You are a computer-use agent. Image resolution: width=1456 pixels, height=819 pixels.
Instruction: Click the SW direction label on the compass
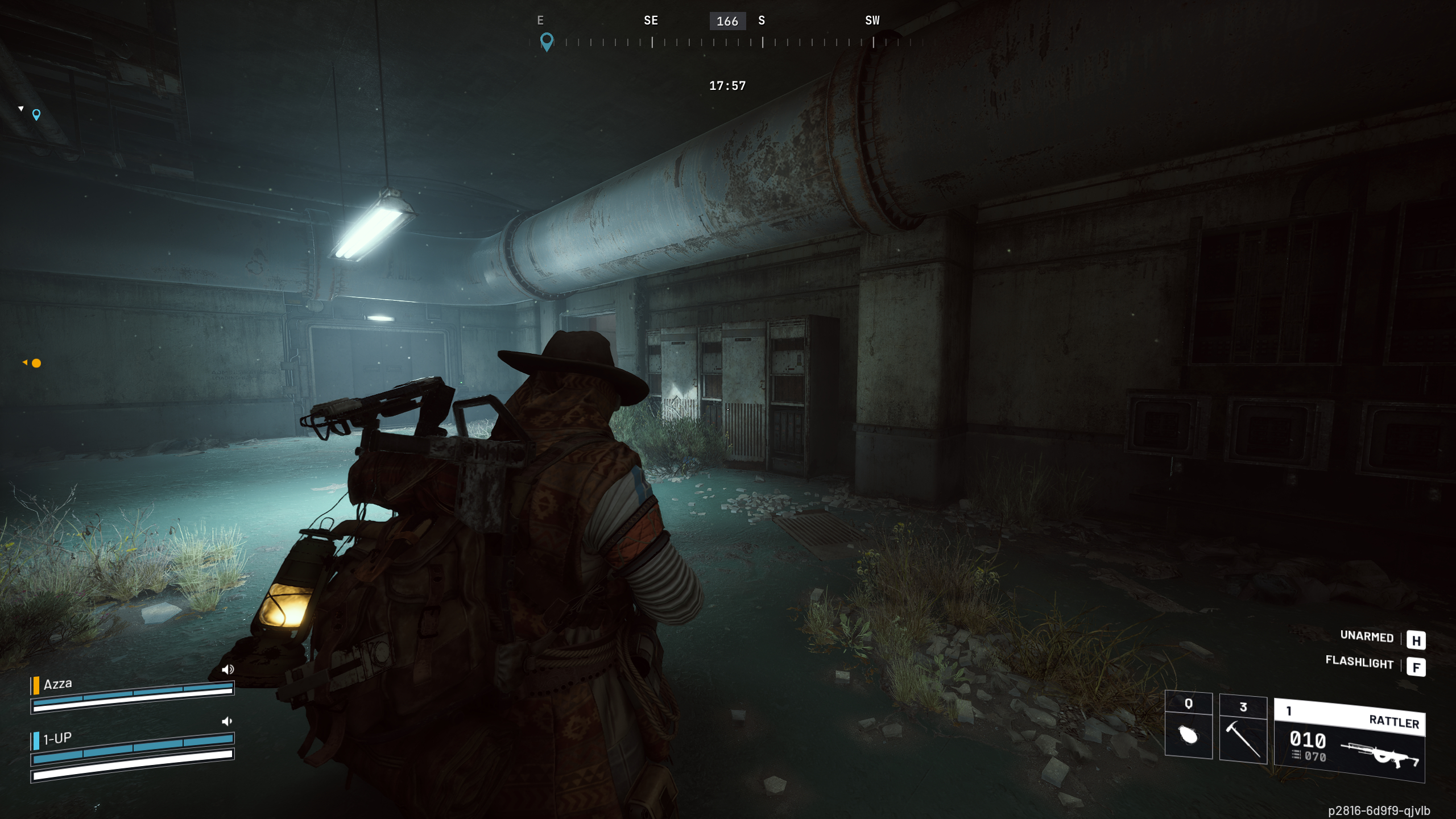pyautogui.click(x=872, y=20)
